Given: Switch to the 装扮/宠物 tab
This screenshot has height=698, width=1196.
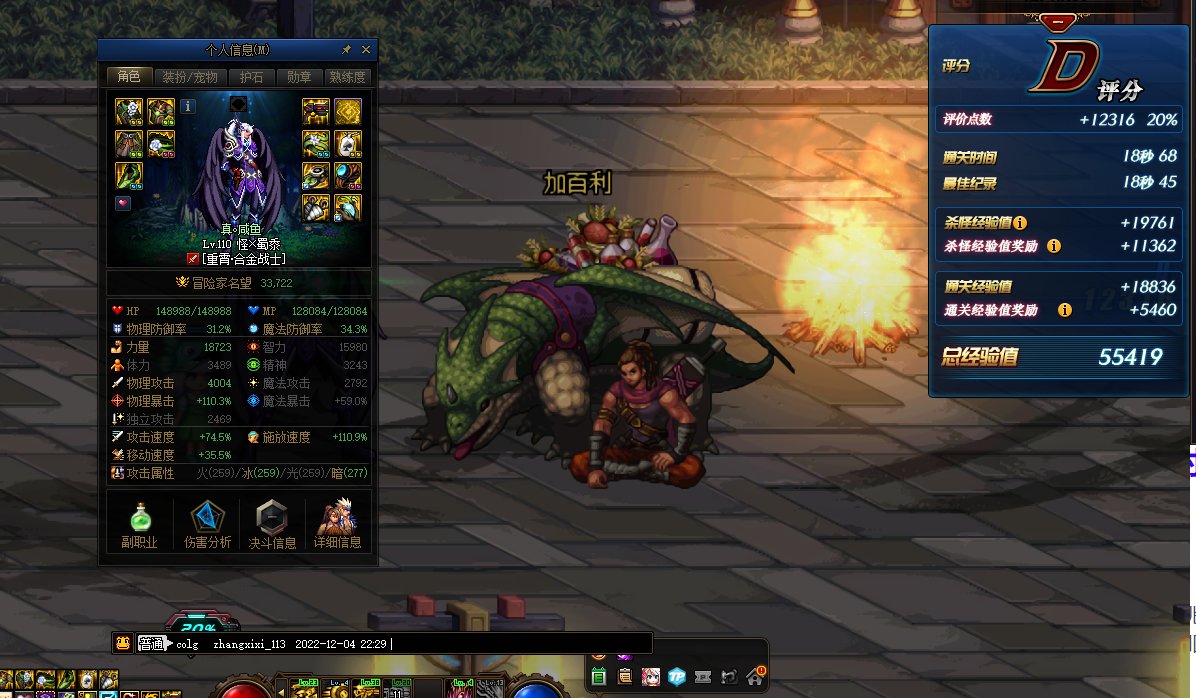Looking at the screenshot, I should 190,77.
